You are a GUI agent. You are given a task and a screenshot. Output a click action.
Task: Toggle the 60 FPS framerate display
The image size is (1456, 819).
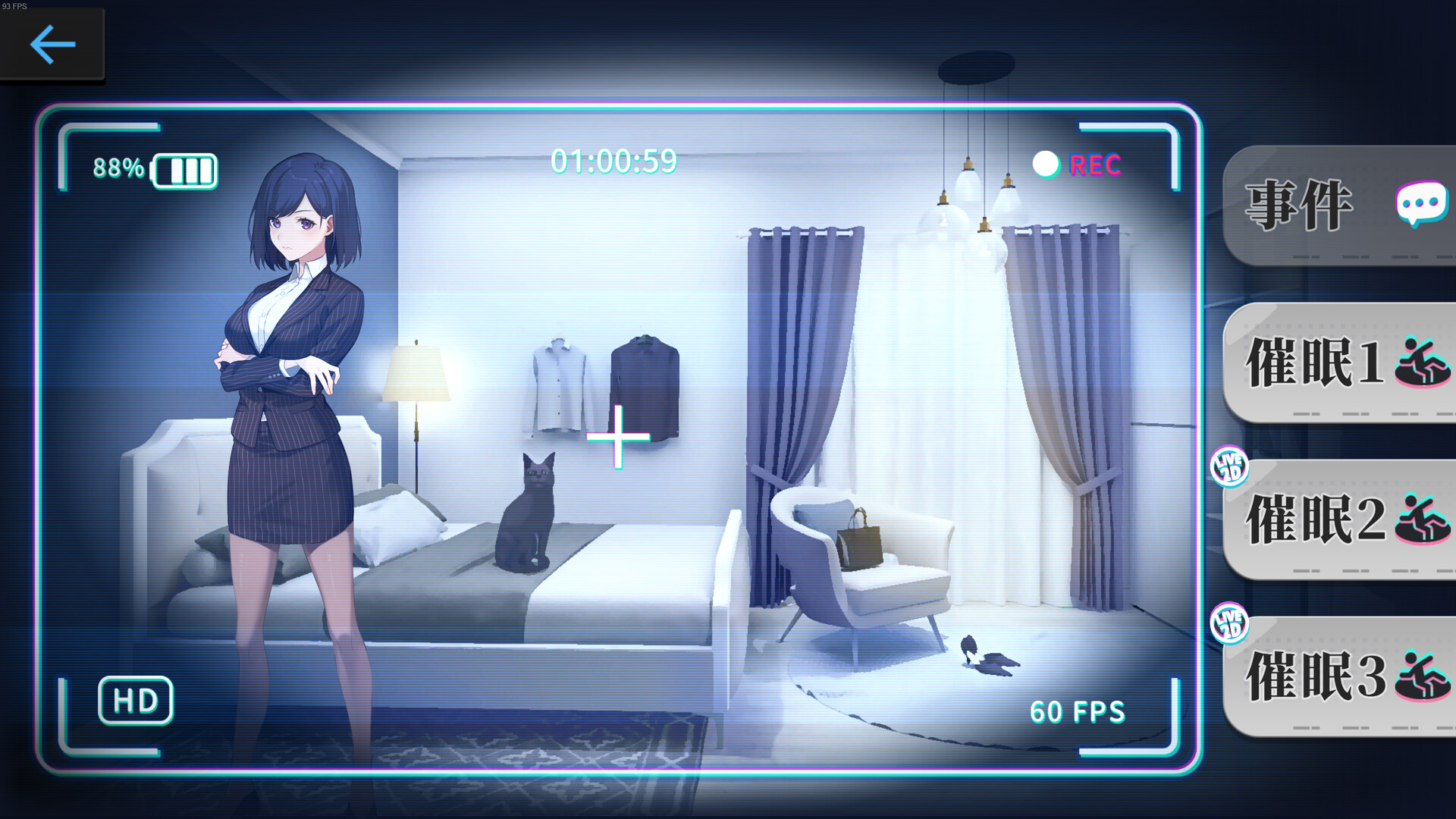tap(1077, 711)
